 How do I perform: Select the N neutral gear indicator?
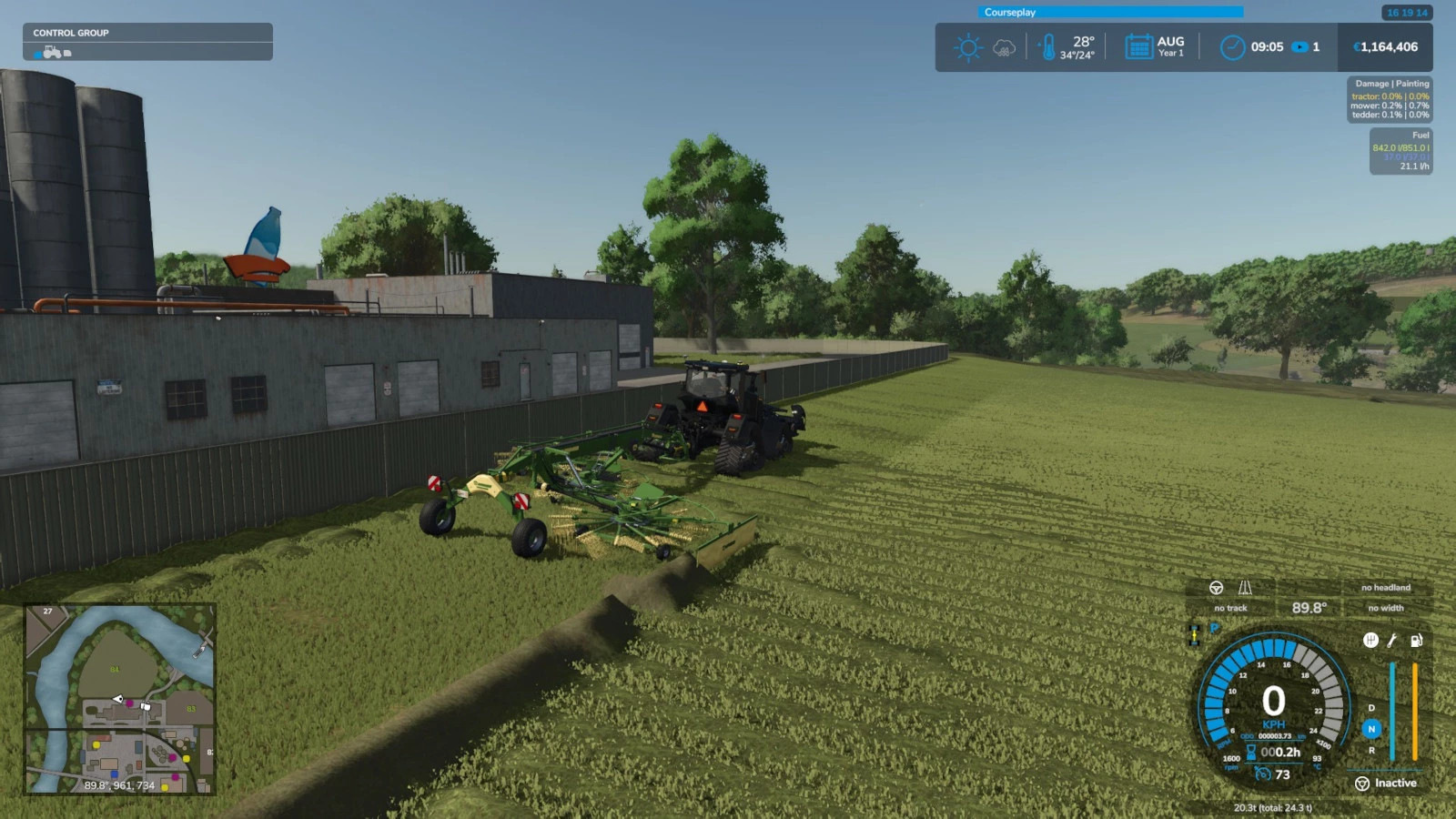[x=1371, y=729]
